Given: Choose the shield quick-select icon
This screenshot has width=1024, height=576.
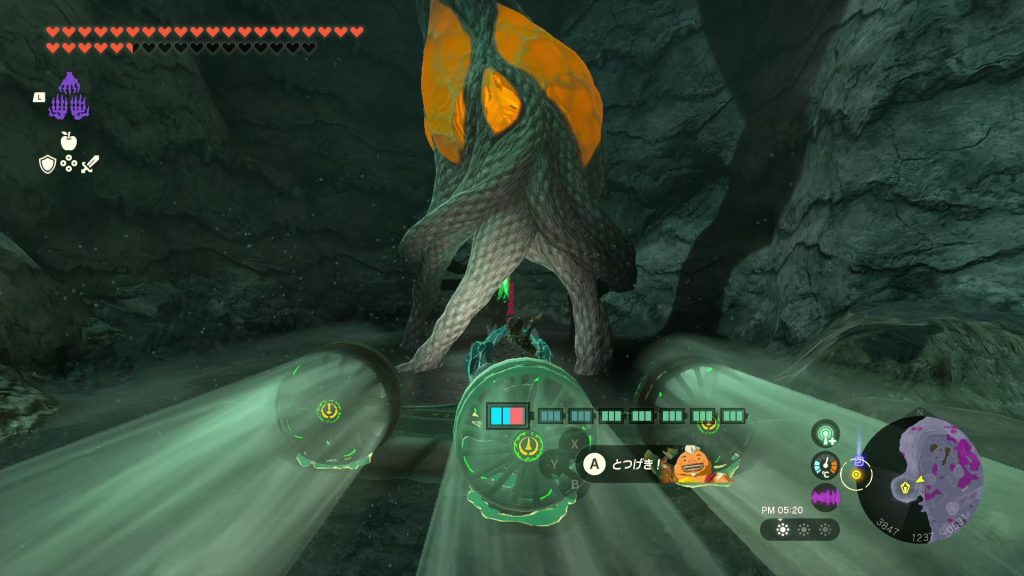Looking at the screenshot, I should click(47, 164).
